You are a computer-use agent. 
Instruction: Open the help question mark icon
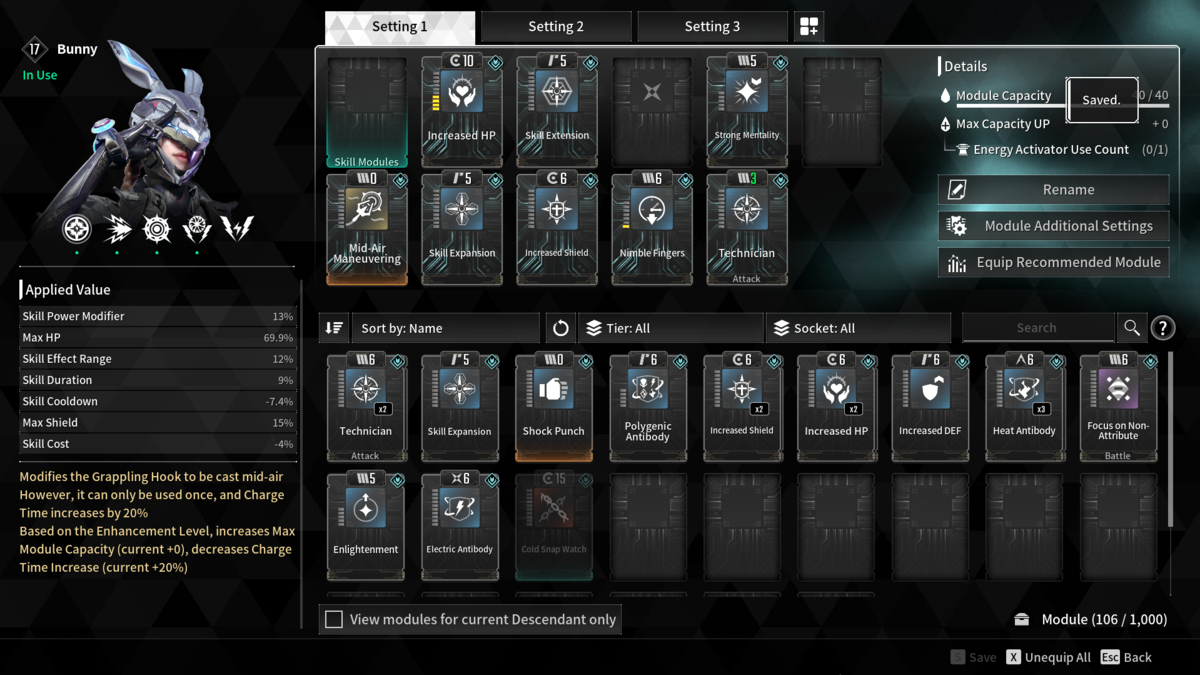coord(1163,328)
